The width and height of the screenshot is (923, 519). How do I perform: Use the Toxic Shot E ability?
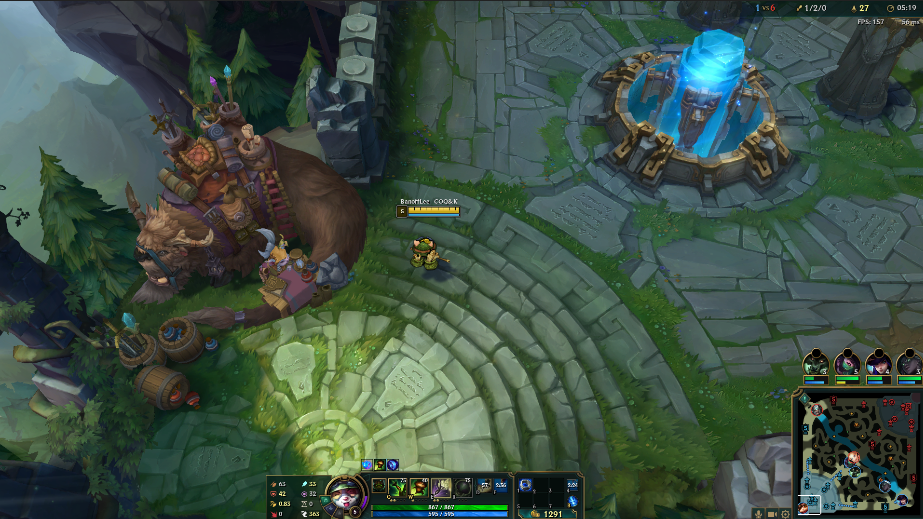440,487
